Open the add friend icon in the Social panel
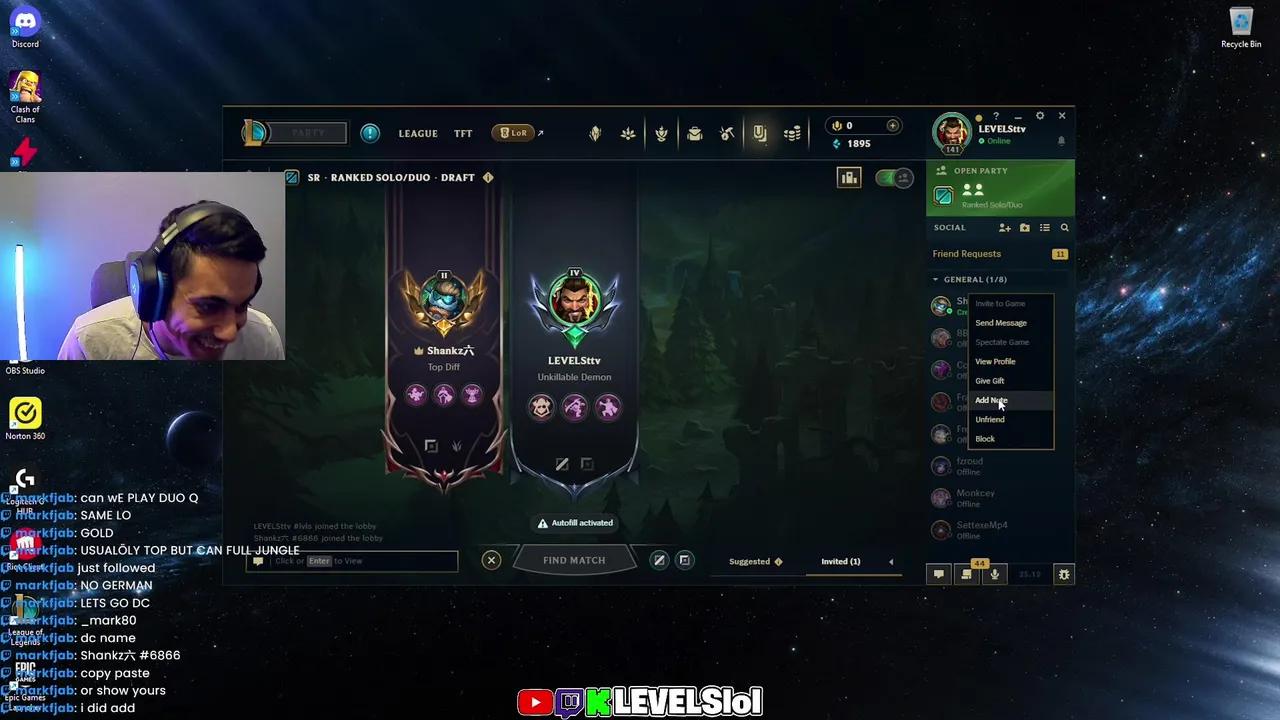1280x720 pixels. pyautogui.click(x=1004, y=227)
